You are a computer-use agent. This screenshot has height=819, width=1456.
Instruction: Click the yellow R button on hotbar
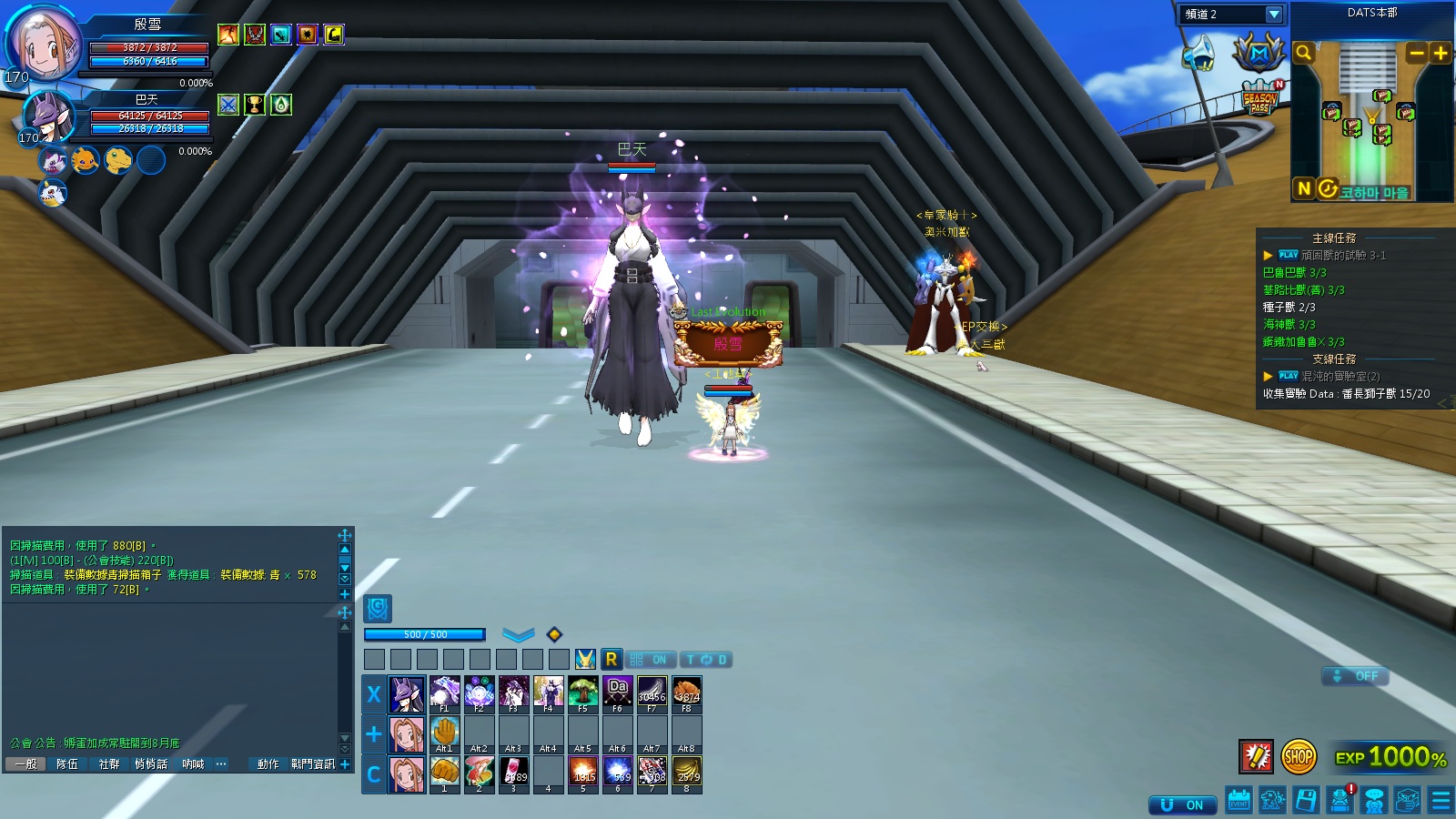point(611,659)
